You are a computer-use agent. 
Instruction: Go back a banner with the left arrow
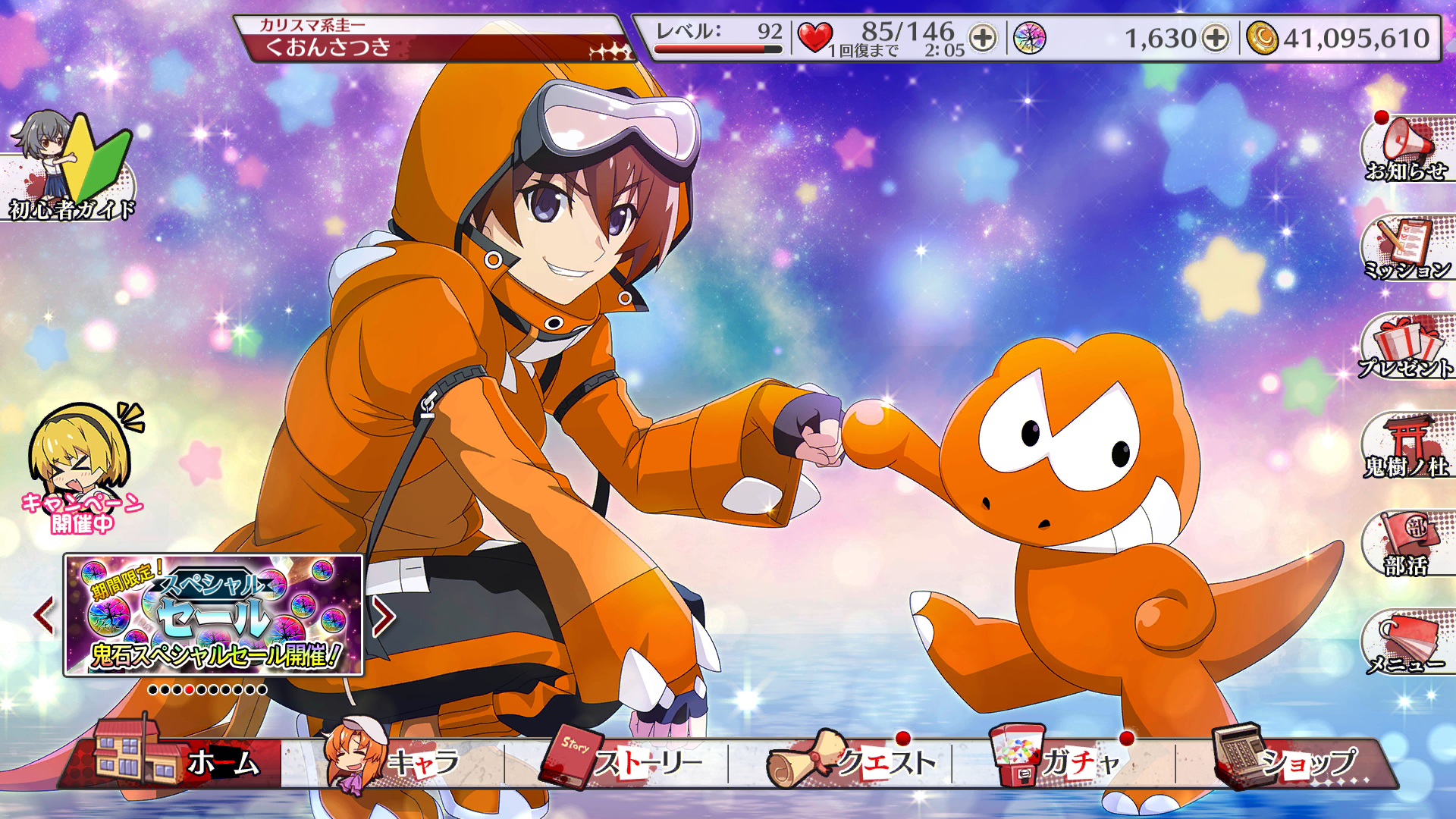point(42,616)
